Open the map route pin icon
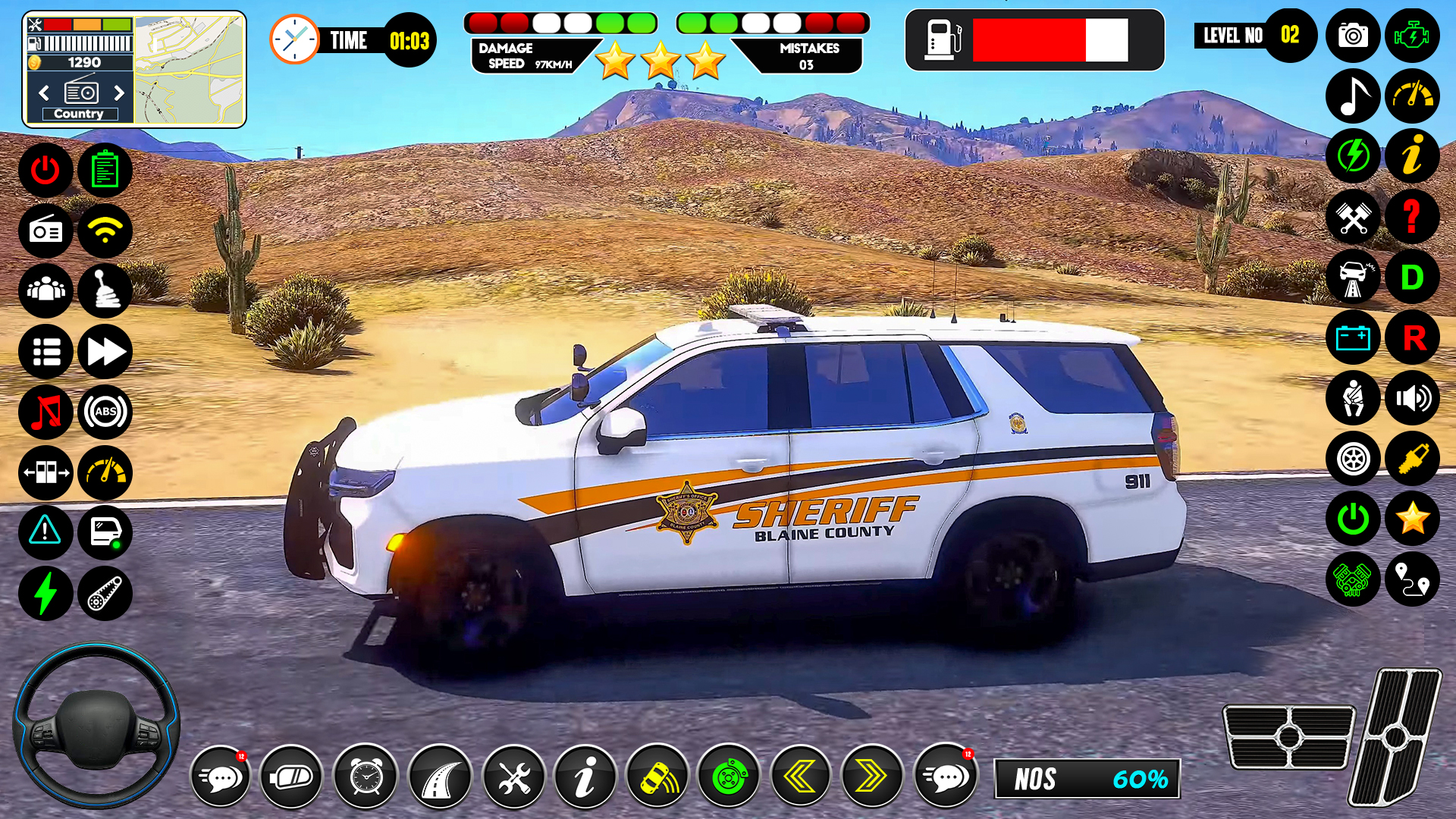Viewport: 1456px width, 819px height. 1412,580
